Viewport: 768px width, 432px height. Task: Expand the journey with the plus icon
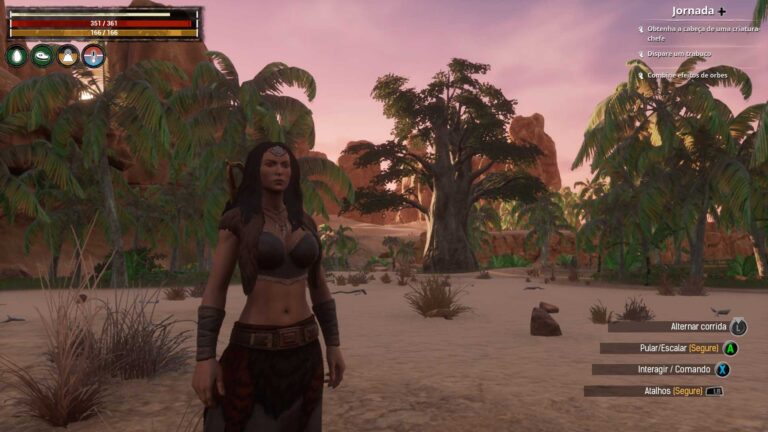click(x=723, y=11)
